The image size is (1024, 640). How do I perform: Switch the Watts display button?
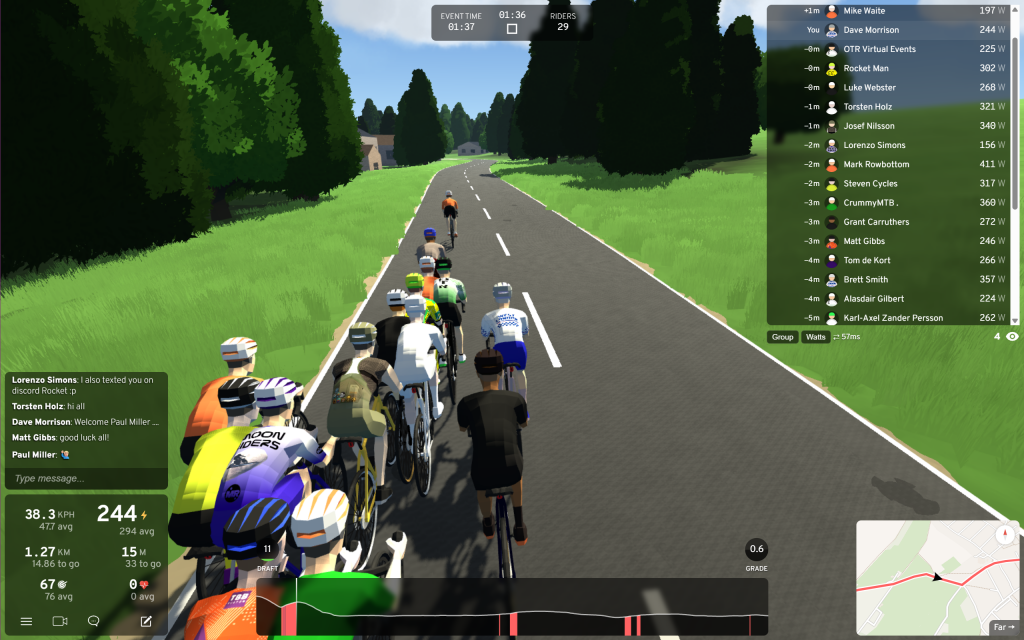(x=816, y=337)
